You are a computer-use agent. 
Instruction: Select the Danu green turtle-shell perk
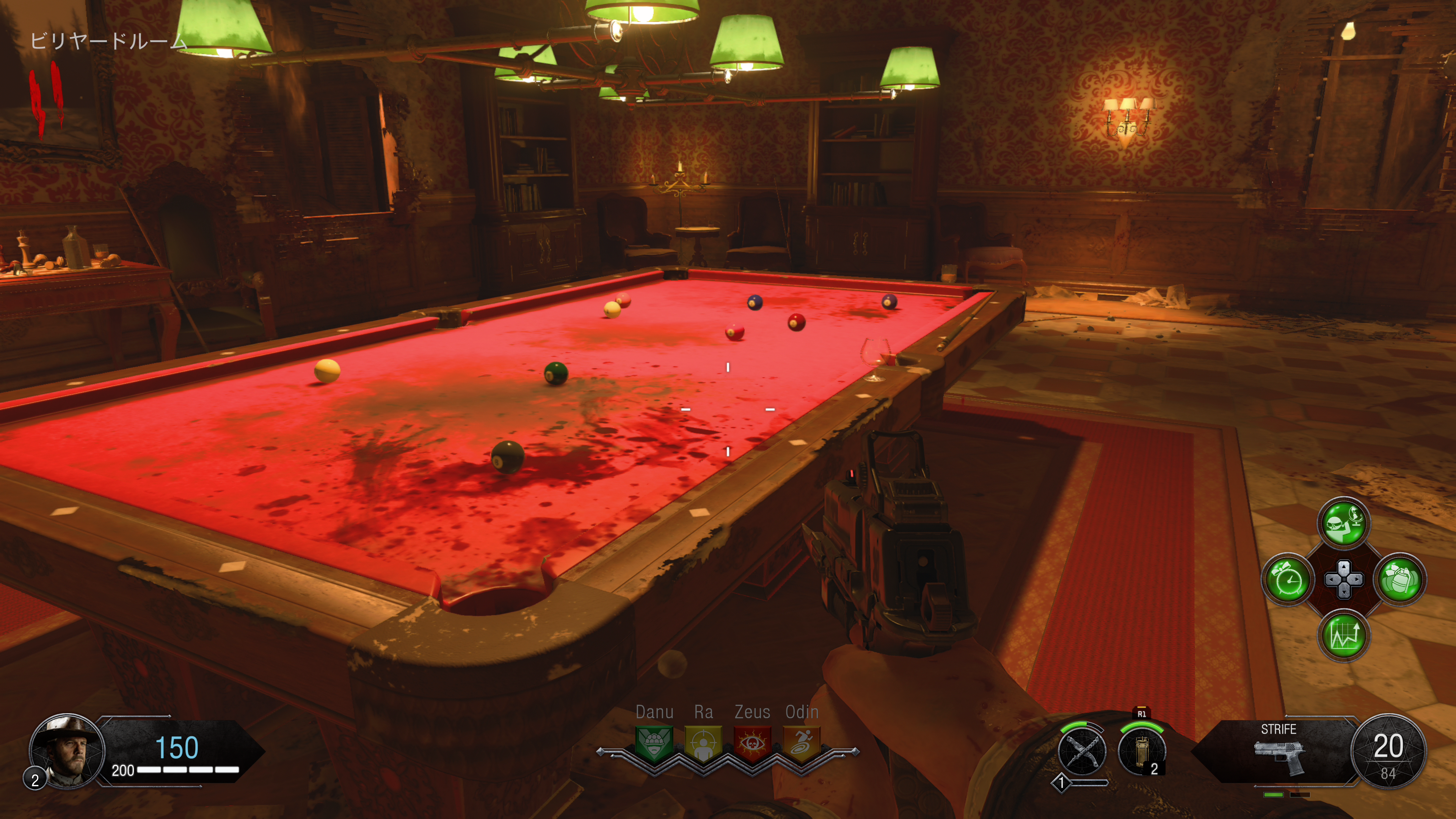point(654,743)
